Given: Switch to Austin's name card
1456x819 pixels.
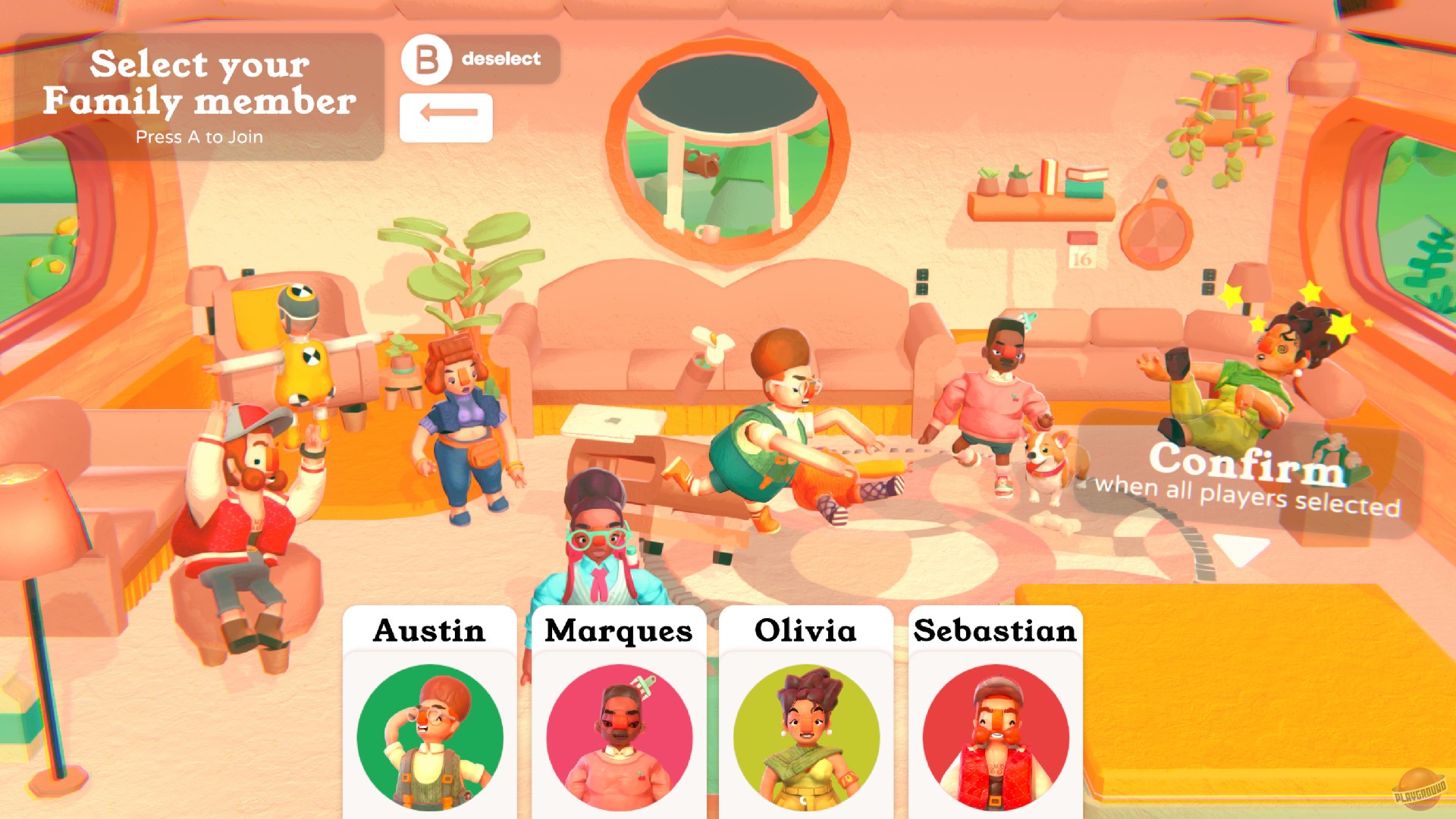Looking at the screenshot, I should (429, 632).
